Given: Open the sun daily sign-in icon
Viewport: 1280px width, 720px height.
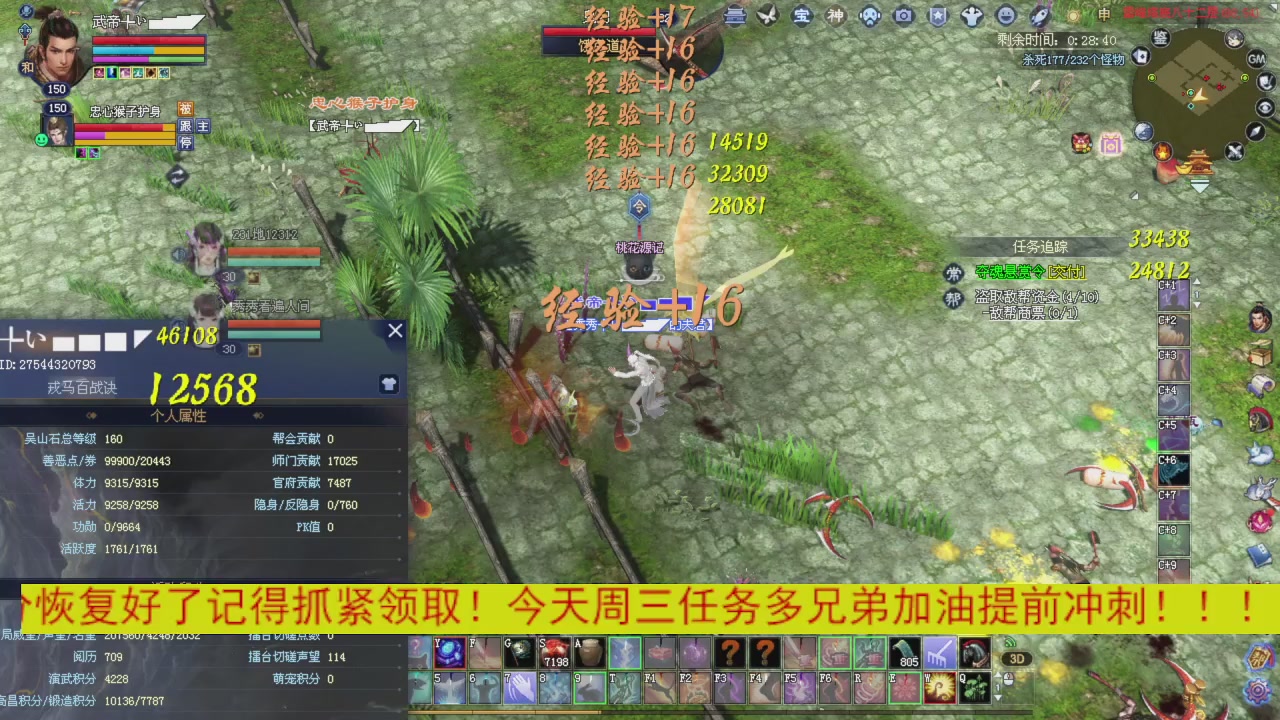Looking at the screenshot, I should click(x=1072, y=15).
